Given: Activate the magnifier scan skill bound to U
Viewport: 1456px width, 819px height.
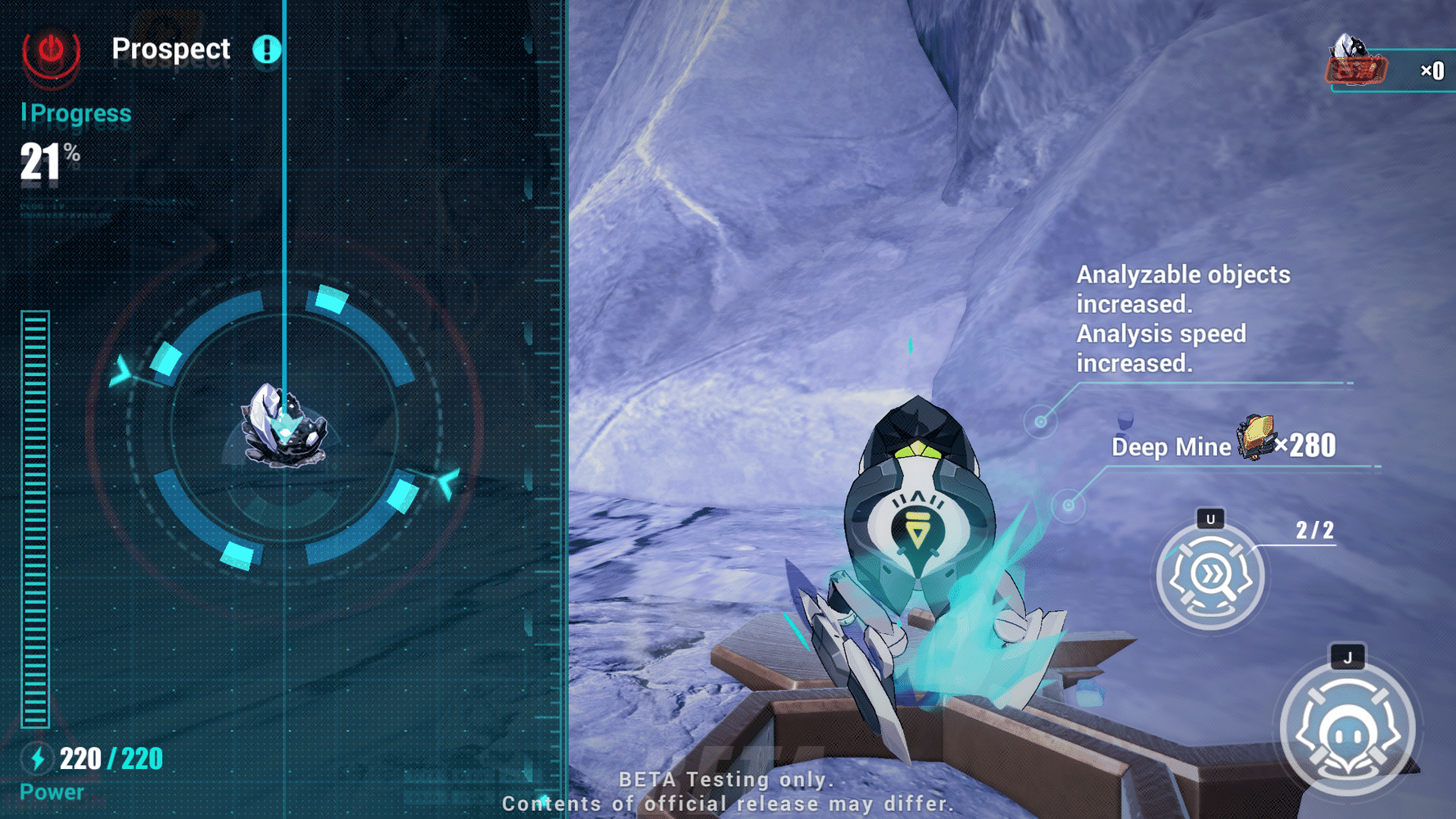Looking at the screenshot, I should [x=1210, y=576].
